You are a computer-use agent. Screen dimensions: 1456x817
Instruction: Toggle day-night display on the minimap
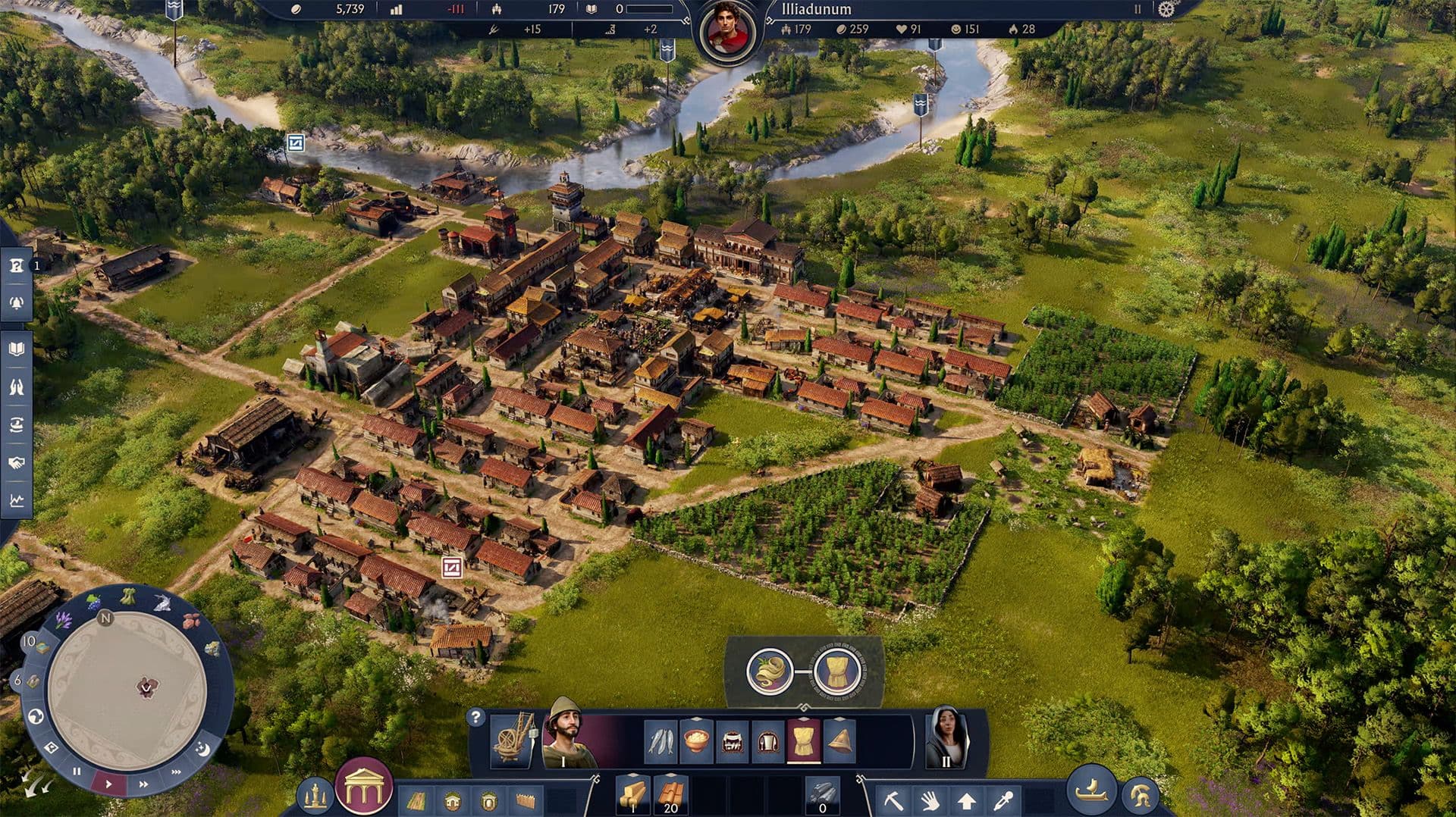click(202, 750)
